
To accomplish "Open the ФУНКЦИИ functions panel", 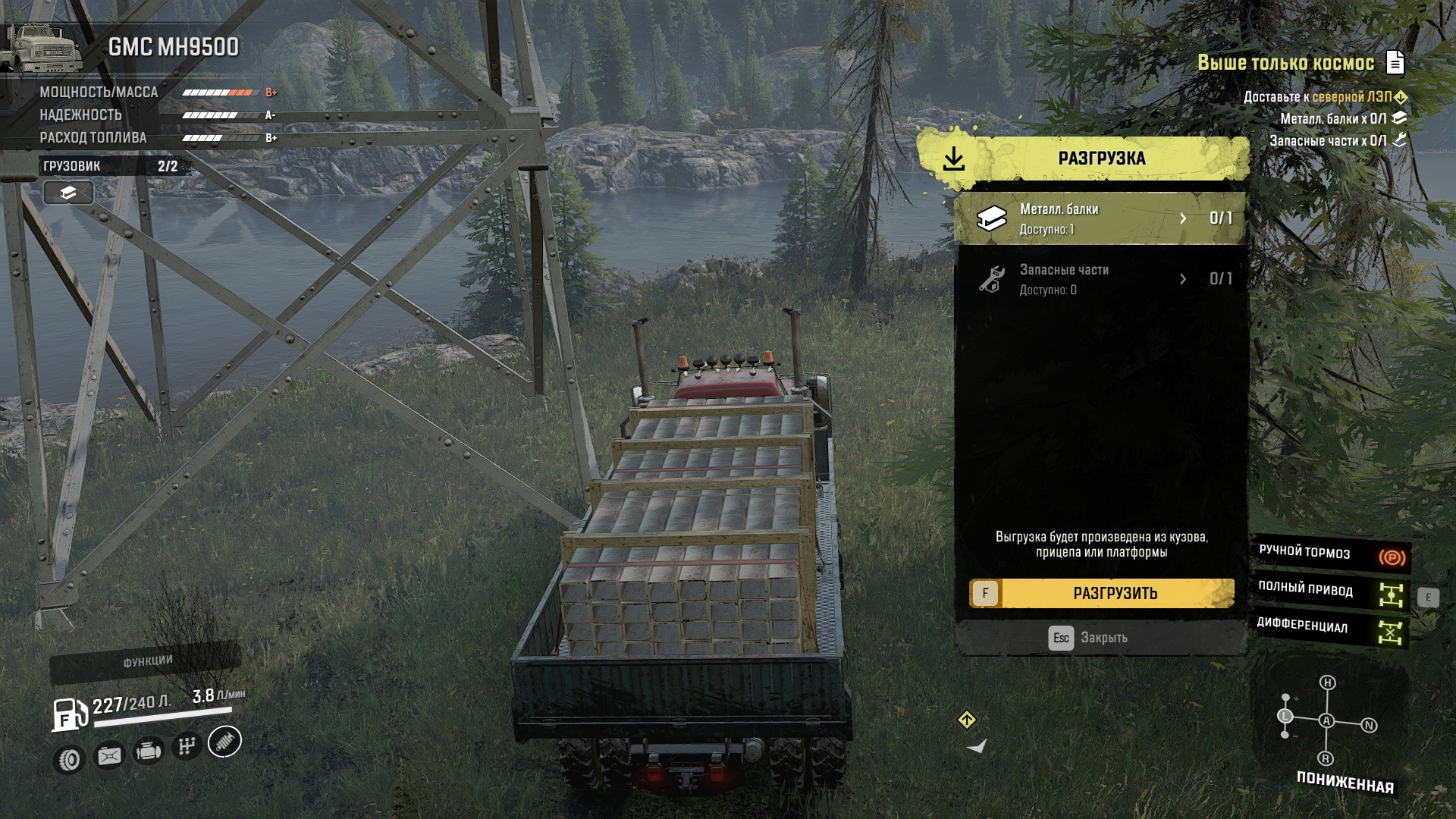I will tap(146, 662).
